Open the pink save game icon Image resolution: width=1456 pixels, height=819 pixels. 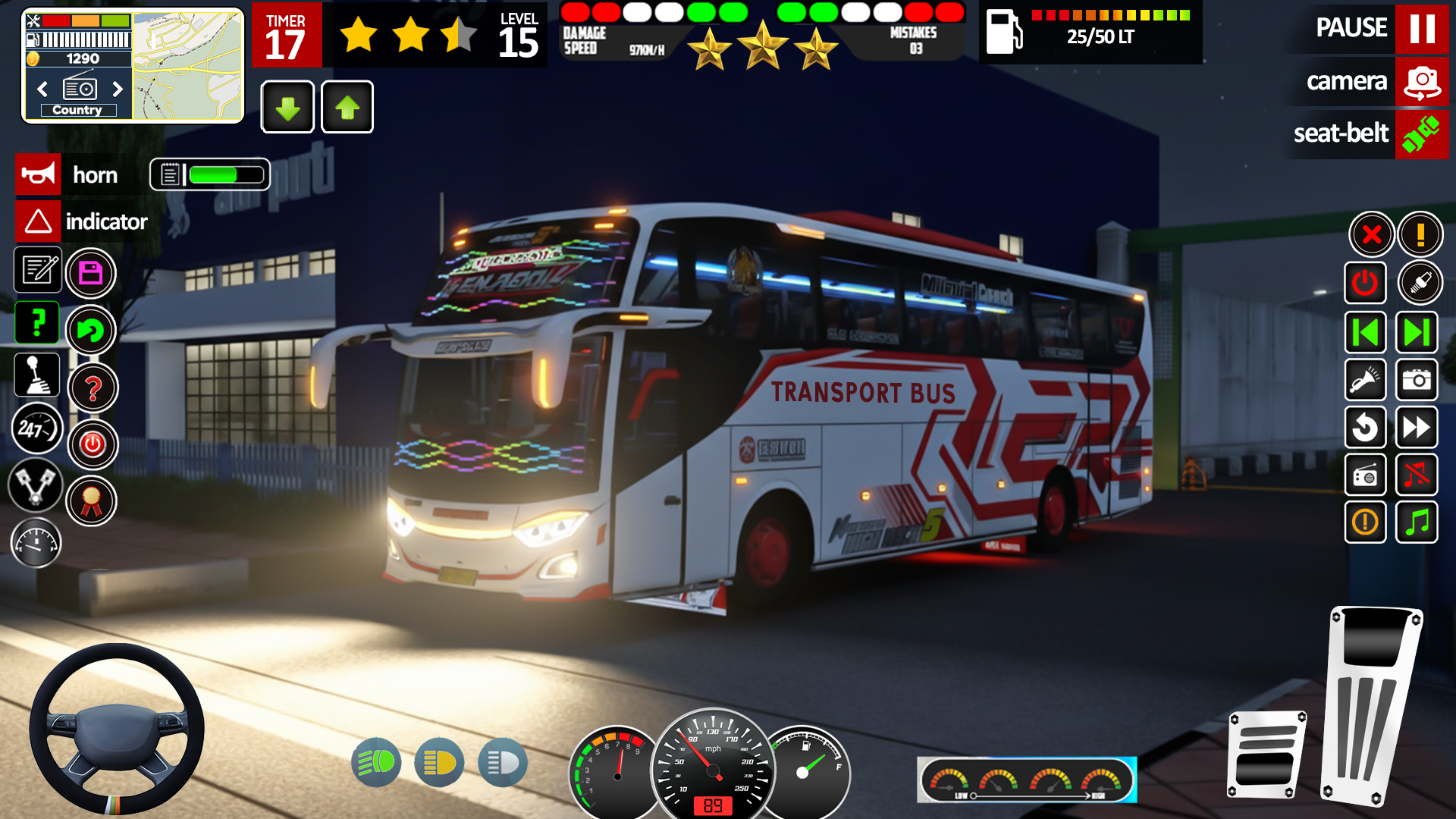(x=91, y=273)
